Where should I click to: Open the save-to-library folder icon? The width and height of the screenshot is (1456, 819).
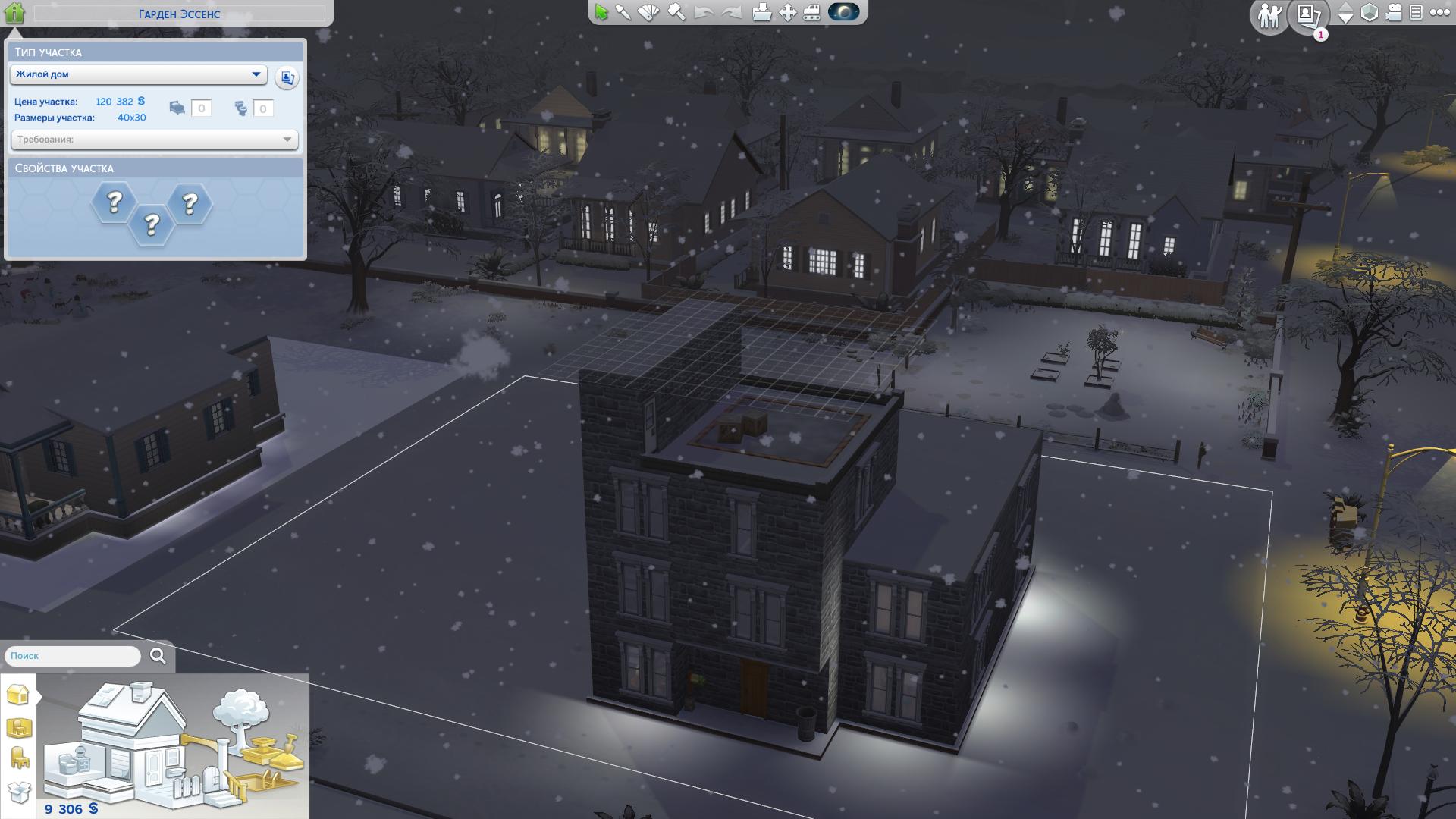(x=761, y=13)
